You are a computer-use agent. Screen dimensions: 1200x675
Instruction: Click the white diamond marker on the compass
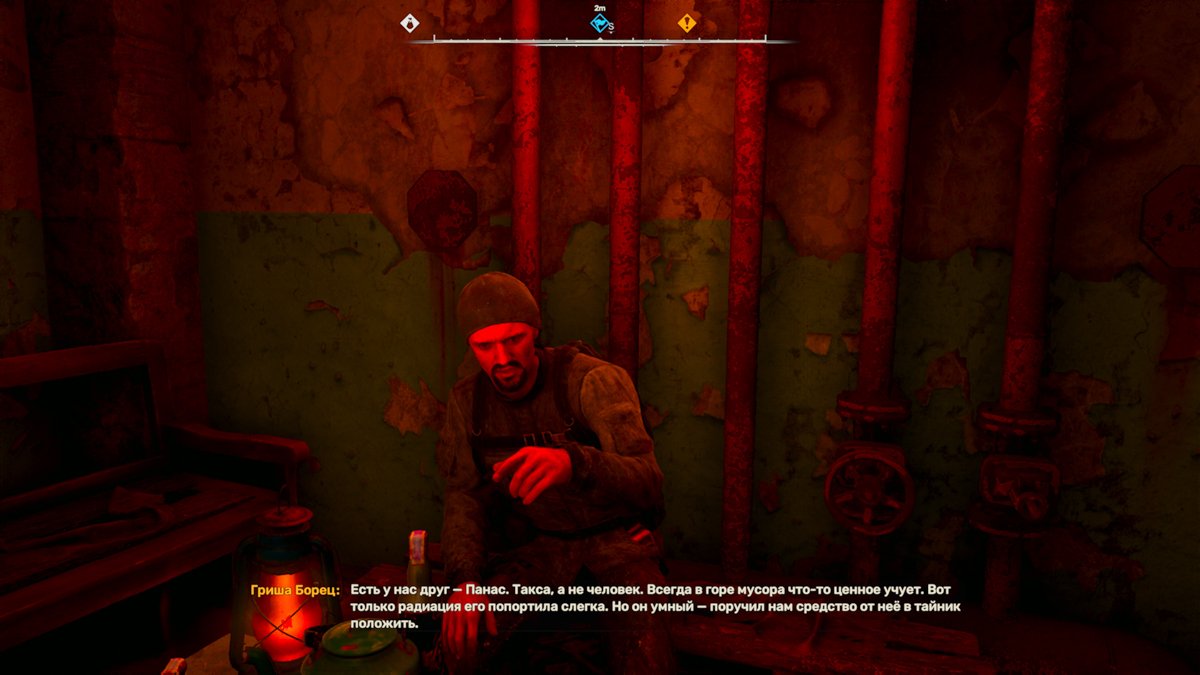(x=410, y=23)
